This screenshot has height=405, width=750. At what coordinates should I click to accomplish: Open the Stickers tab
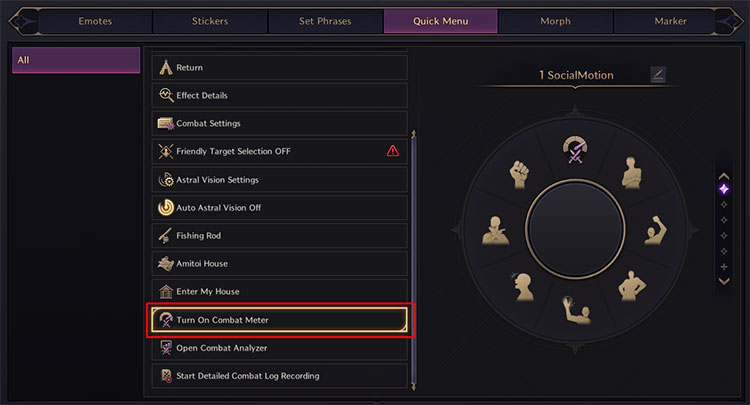[211, 20]
